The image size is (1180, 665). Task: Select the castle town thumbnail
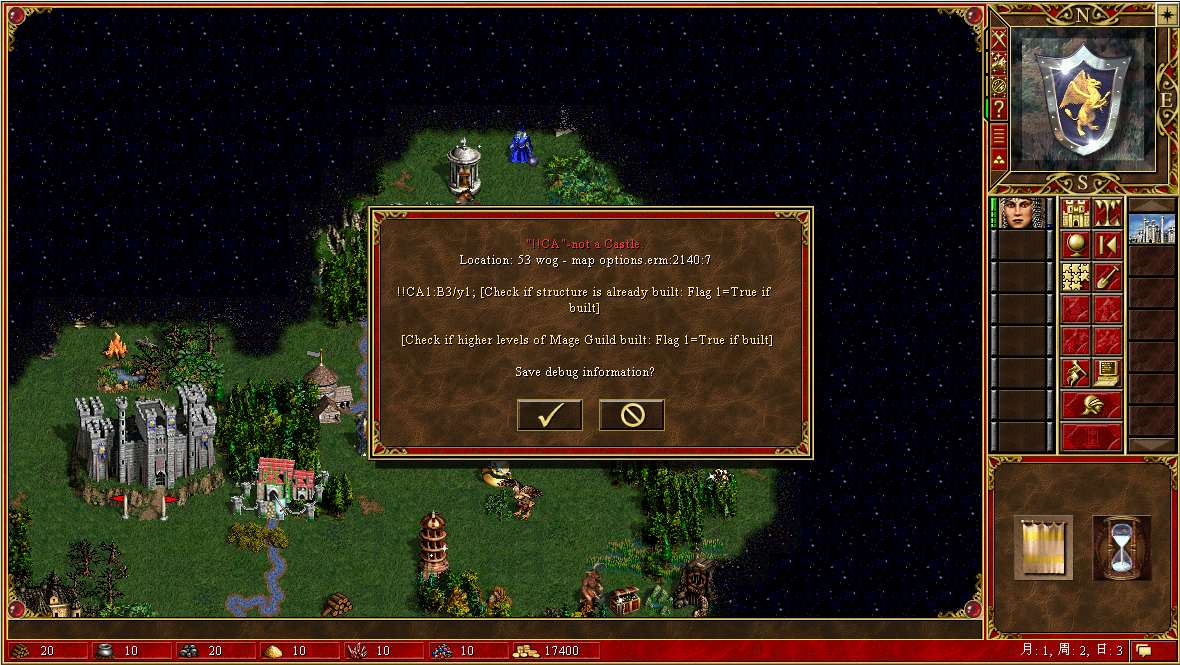coord(1151,229)
